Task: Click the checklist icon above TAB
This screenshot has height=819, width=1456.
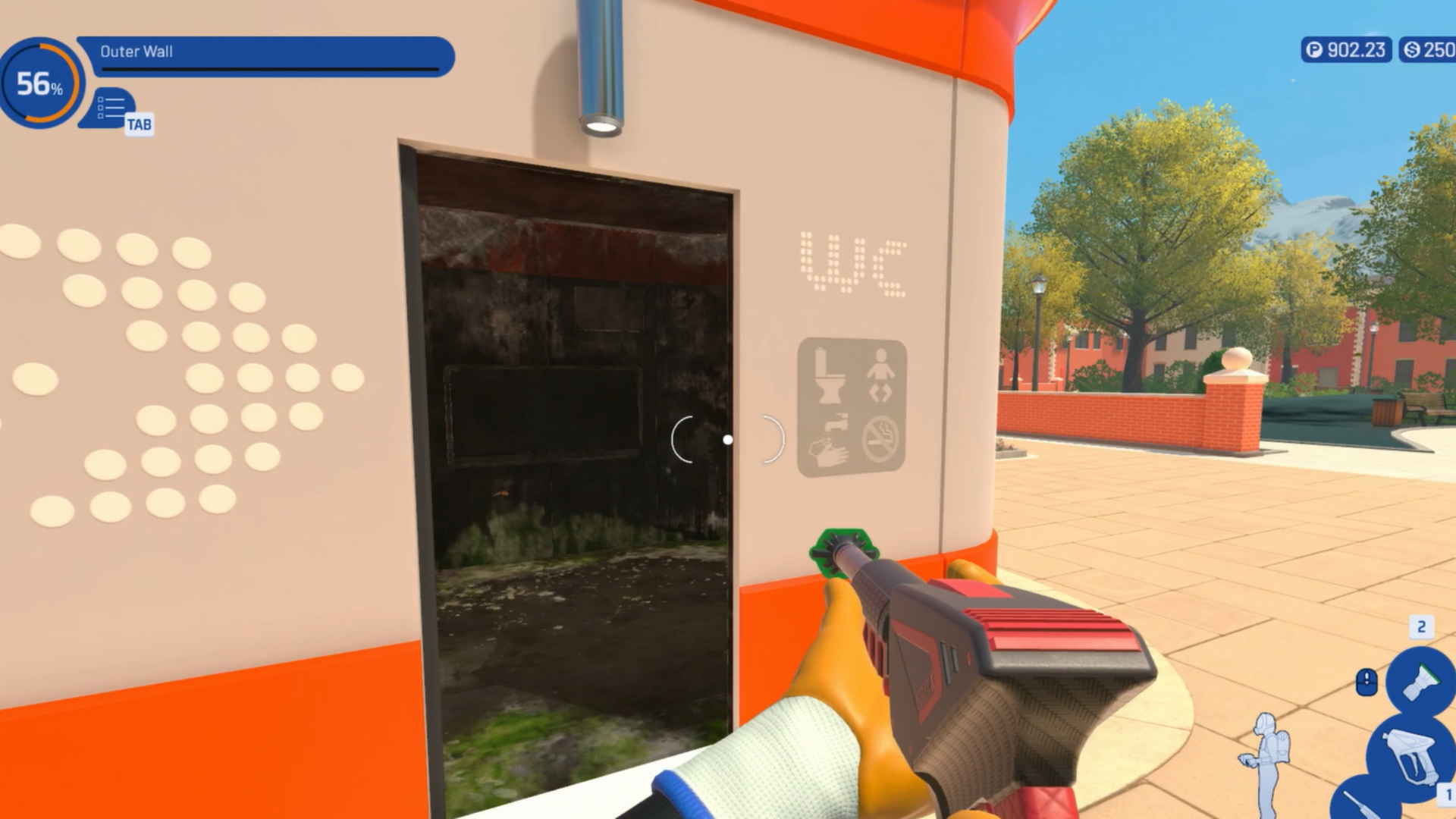Action: tap(111, 106)
